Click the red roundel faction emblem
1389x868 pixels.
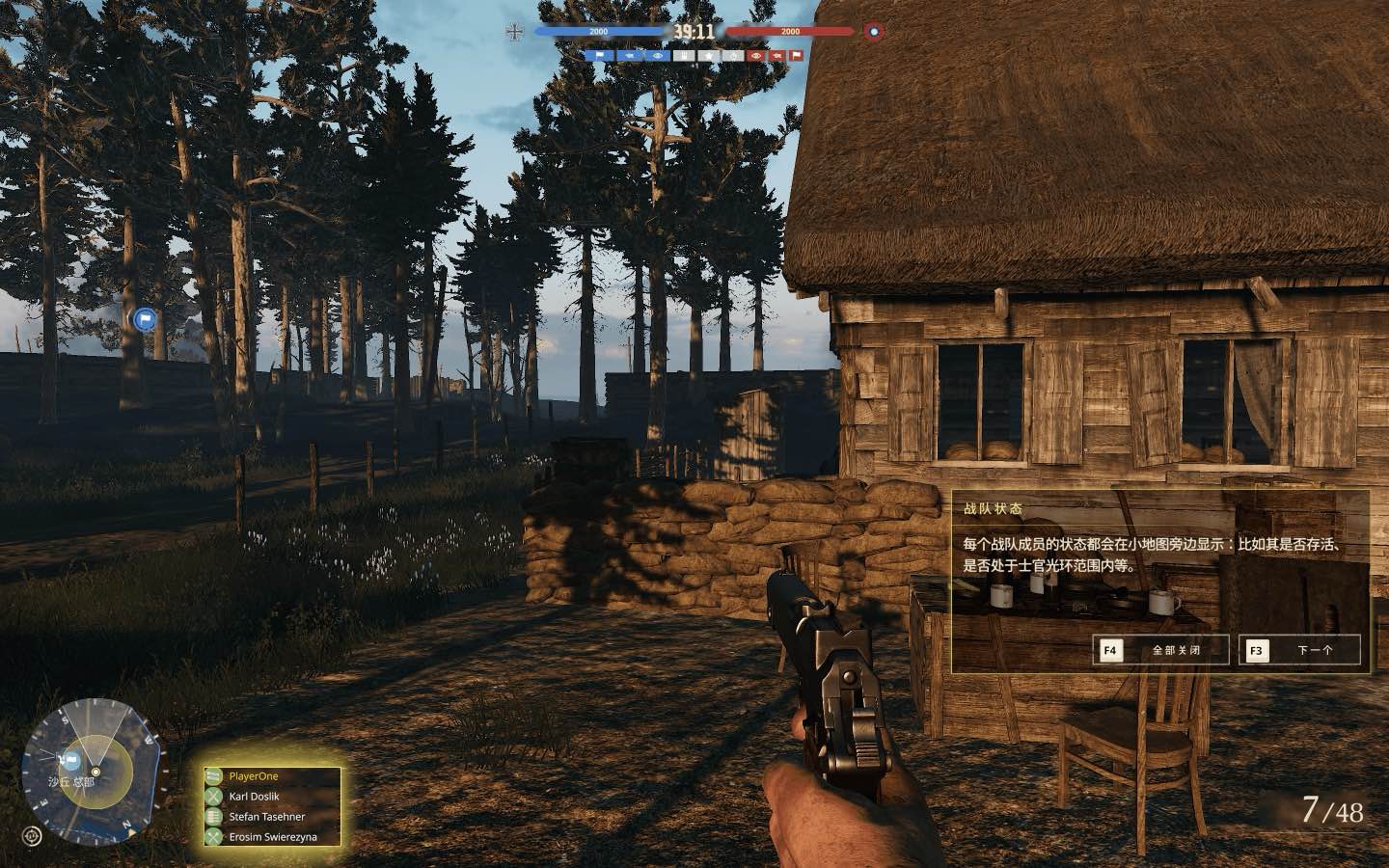[874, 32]
